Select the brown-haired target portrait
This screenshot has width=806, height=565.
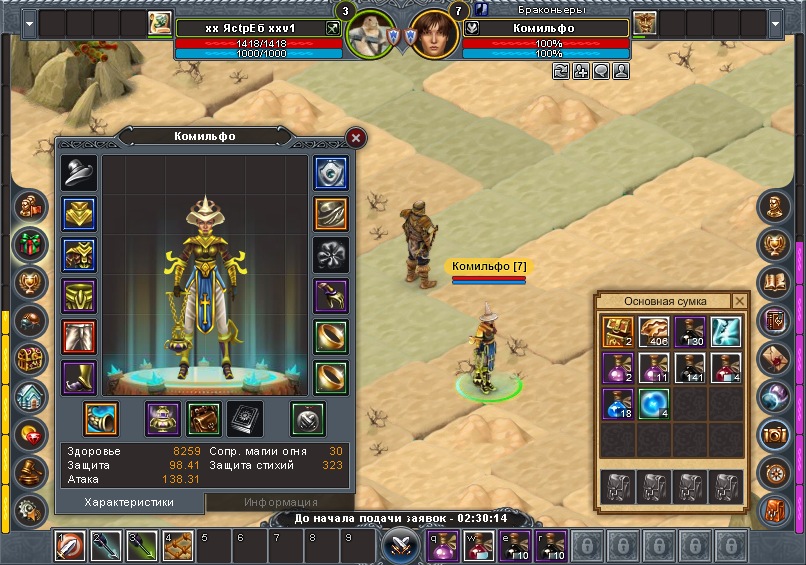pyautogui.click(x=434, y=37)
